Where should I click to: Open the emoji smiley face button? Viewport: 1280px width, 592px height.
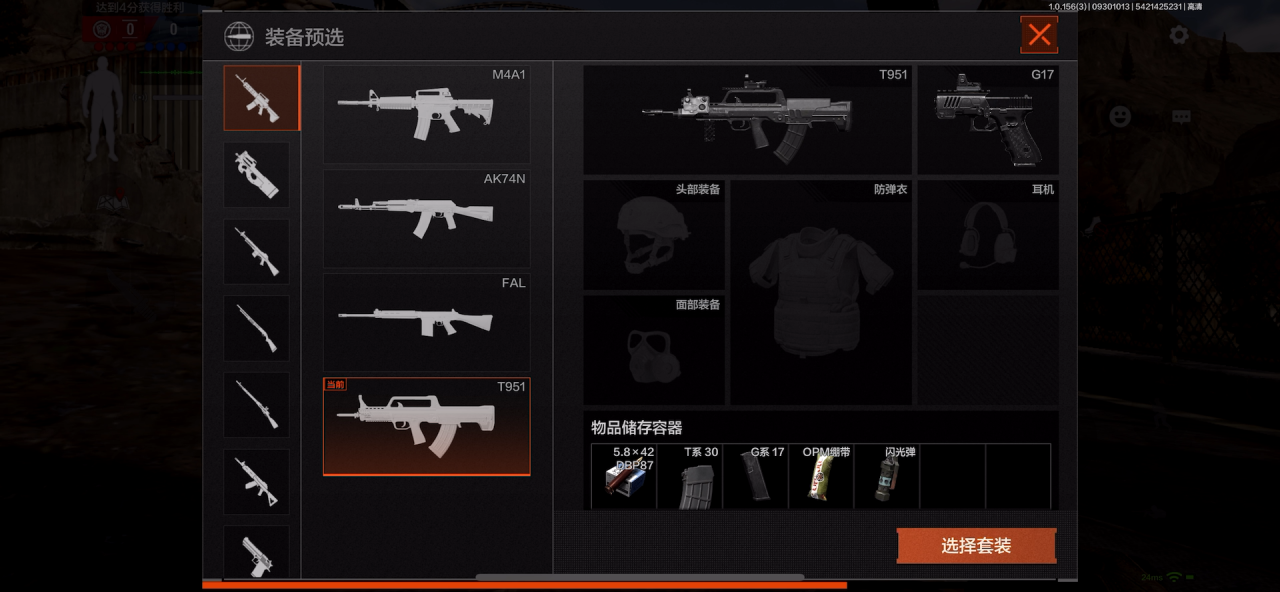(1120, 116)
